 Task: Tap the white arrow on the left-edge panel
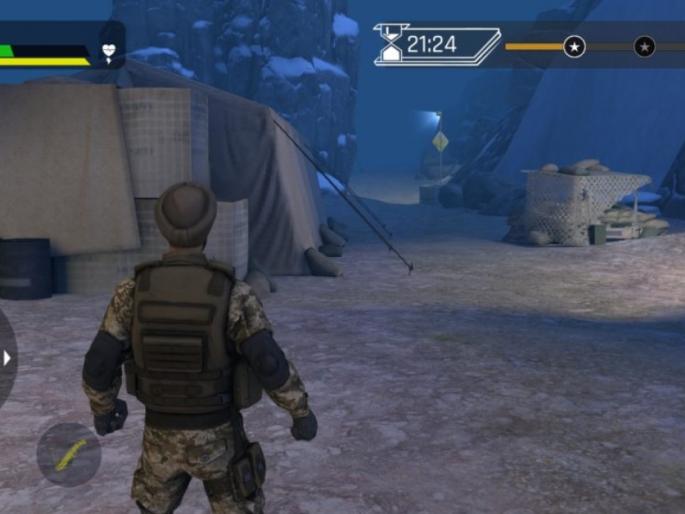click(7, 357)
